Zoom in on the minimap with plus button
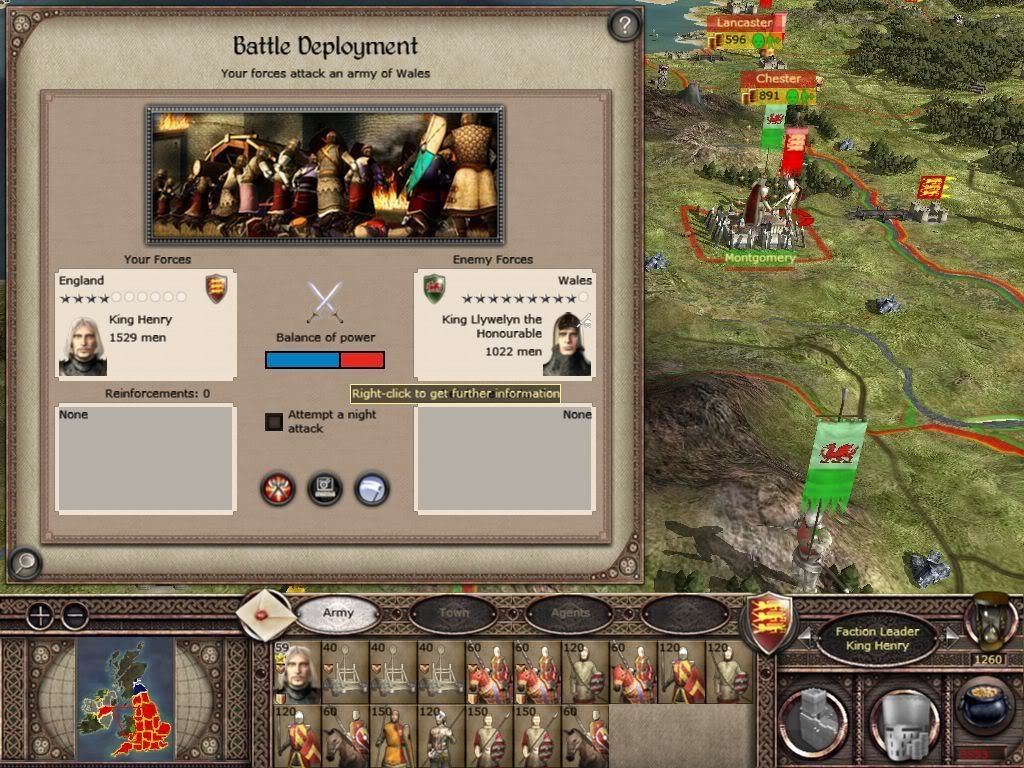1024x768 pixels. [39, 616]
